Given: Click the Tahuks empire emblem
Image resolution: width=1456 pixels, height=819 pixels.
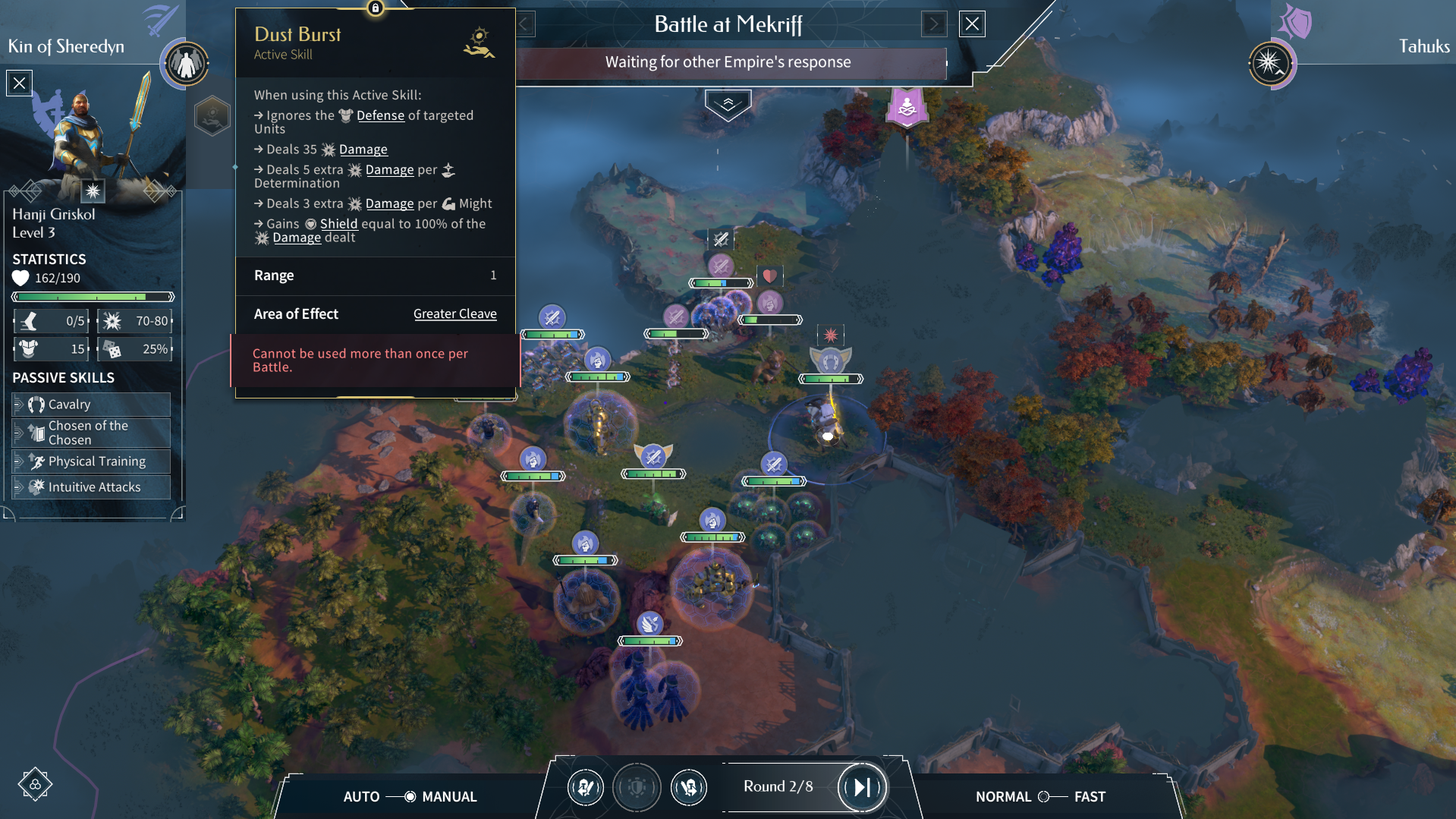Looking at the screenshot, I should 1271,64.
